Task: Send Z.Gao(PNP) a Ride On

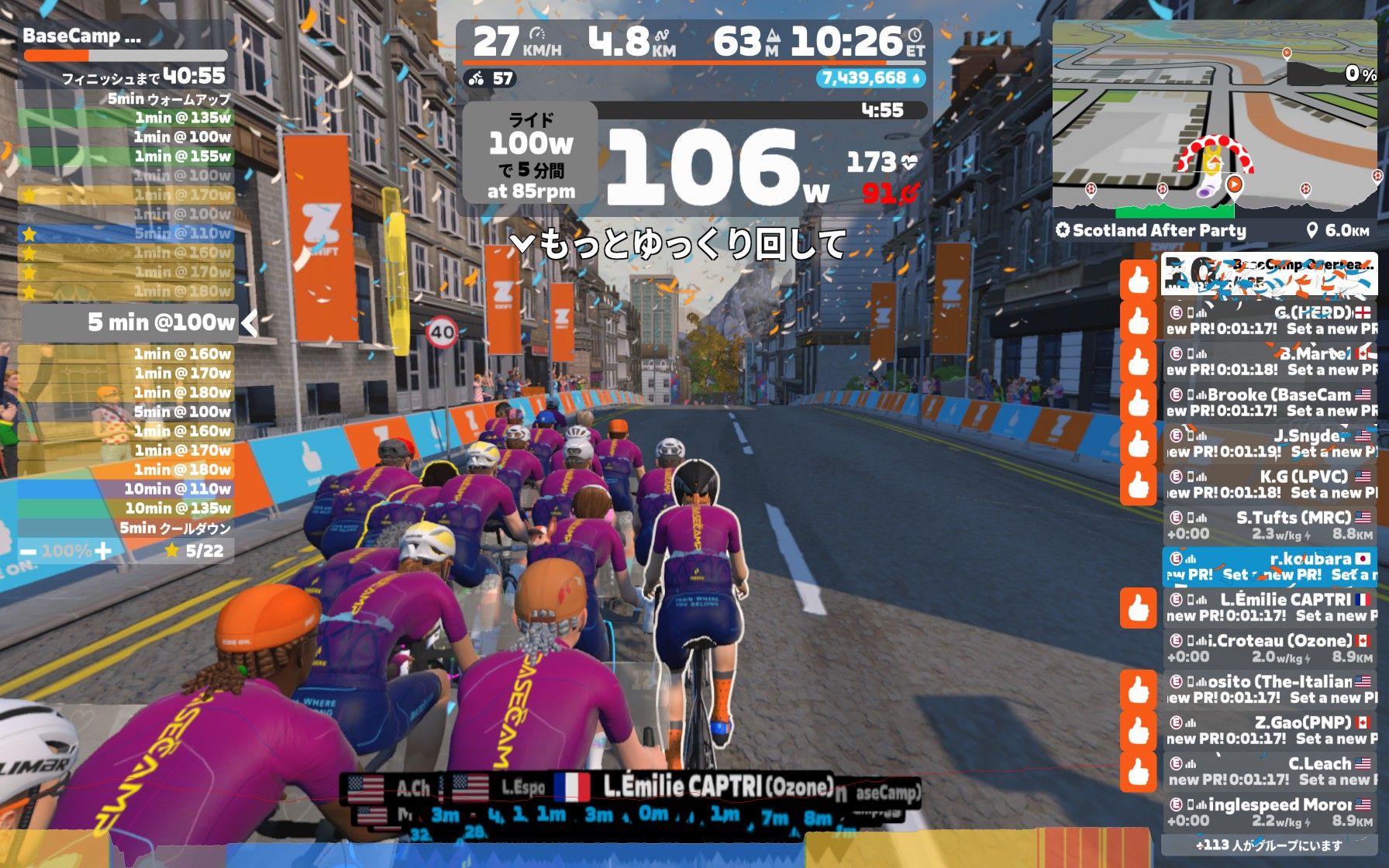Action: coord(1138,731)
